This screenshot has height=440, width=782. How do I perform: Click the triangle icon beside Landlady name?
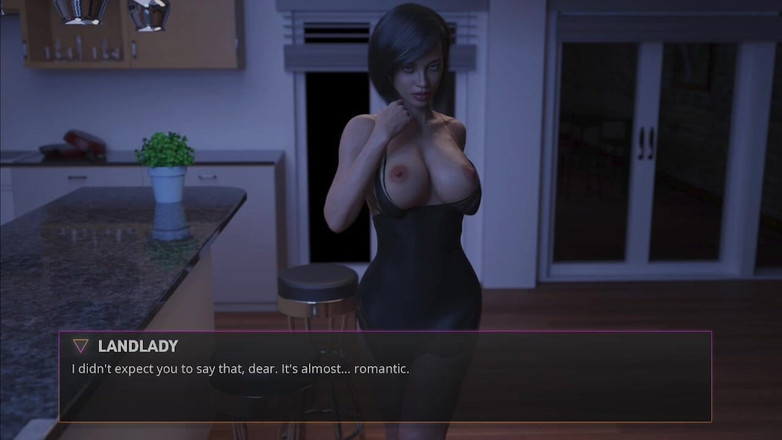[81, 346]
